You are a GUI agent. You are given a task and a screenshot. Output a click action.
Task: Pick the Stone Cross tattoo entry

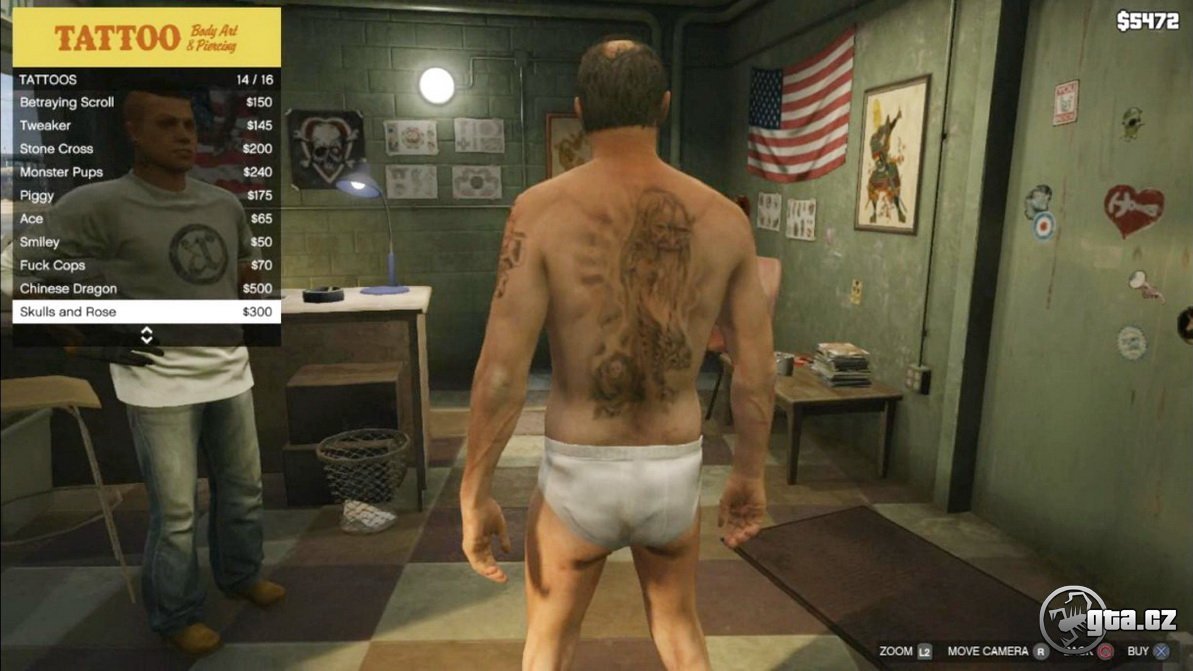[146, 149]
